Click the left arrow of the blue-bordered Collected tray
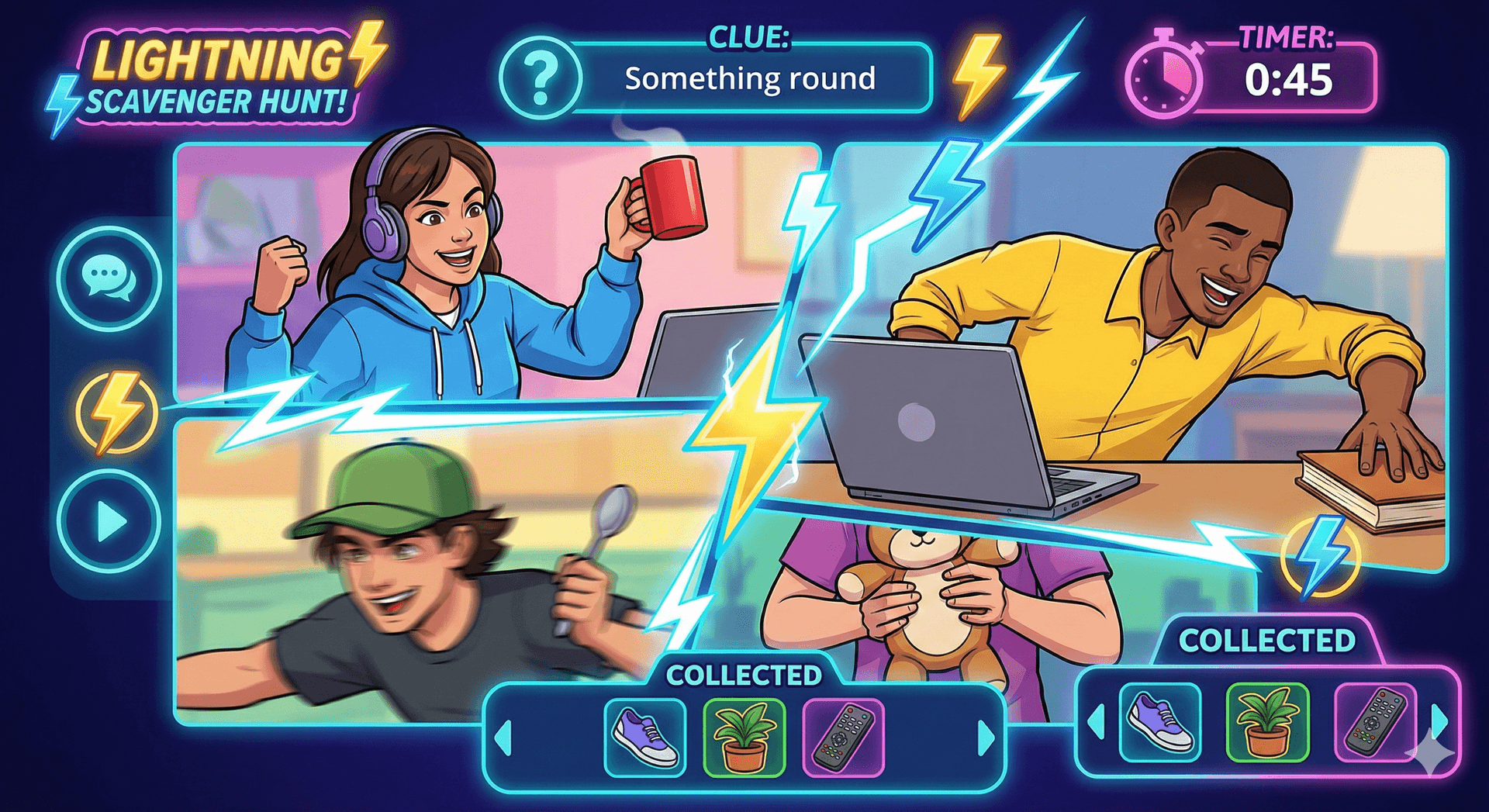 (x=504, y=737)
